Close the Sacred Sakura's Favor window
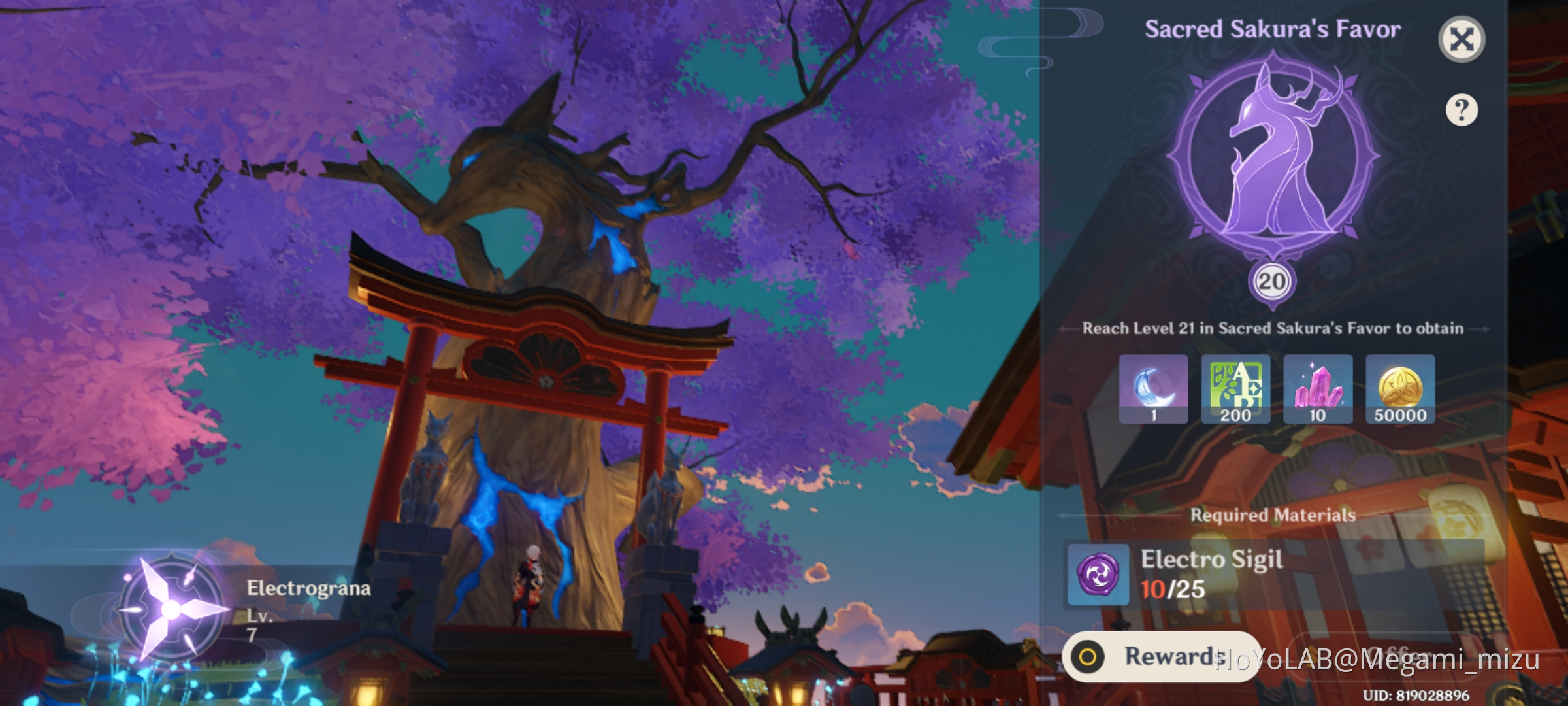This screenshot has height=706, width=1568. [1462, 37]
